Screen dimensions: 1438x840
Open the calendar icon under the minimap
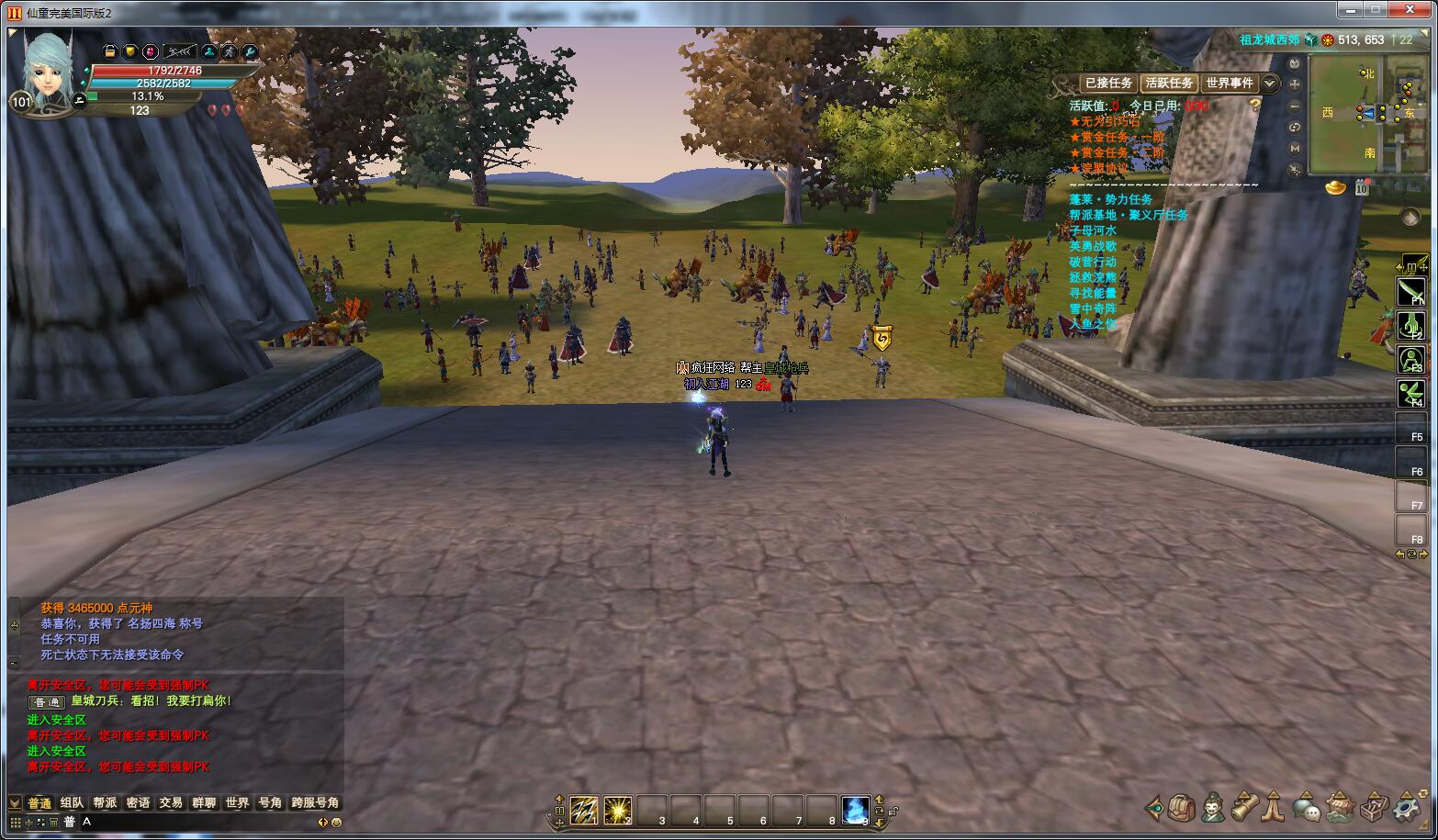[x=1362, y=188]
